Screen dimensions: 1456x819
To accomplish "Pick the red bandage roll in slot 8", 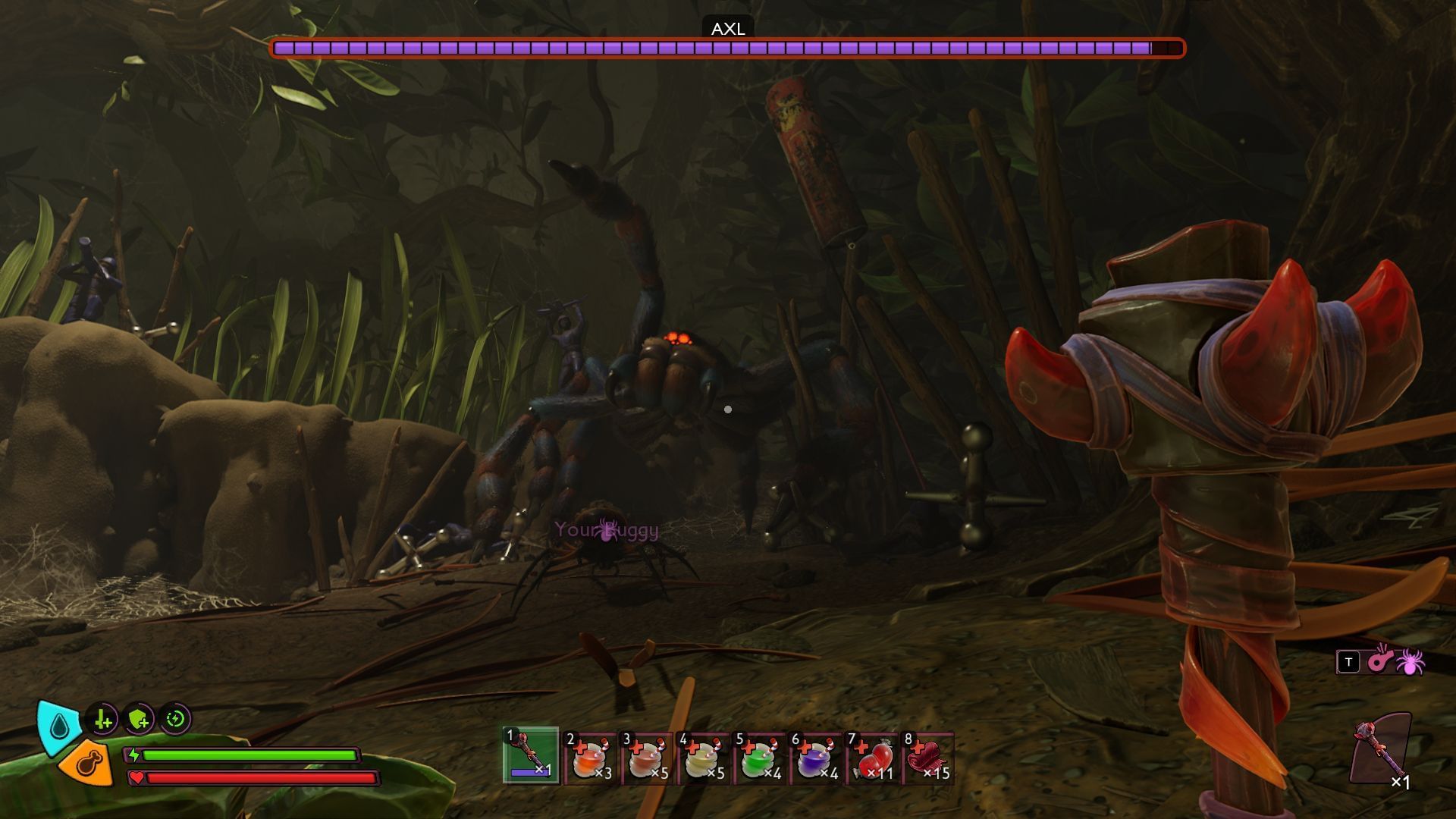I will tap(928, 757).
